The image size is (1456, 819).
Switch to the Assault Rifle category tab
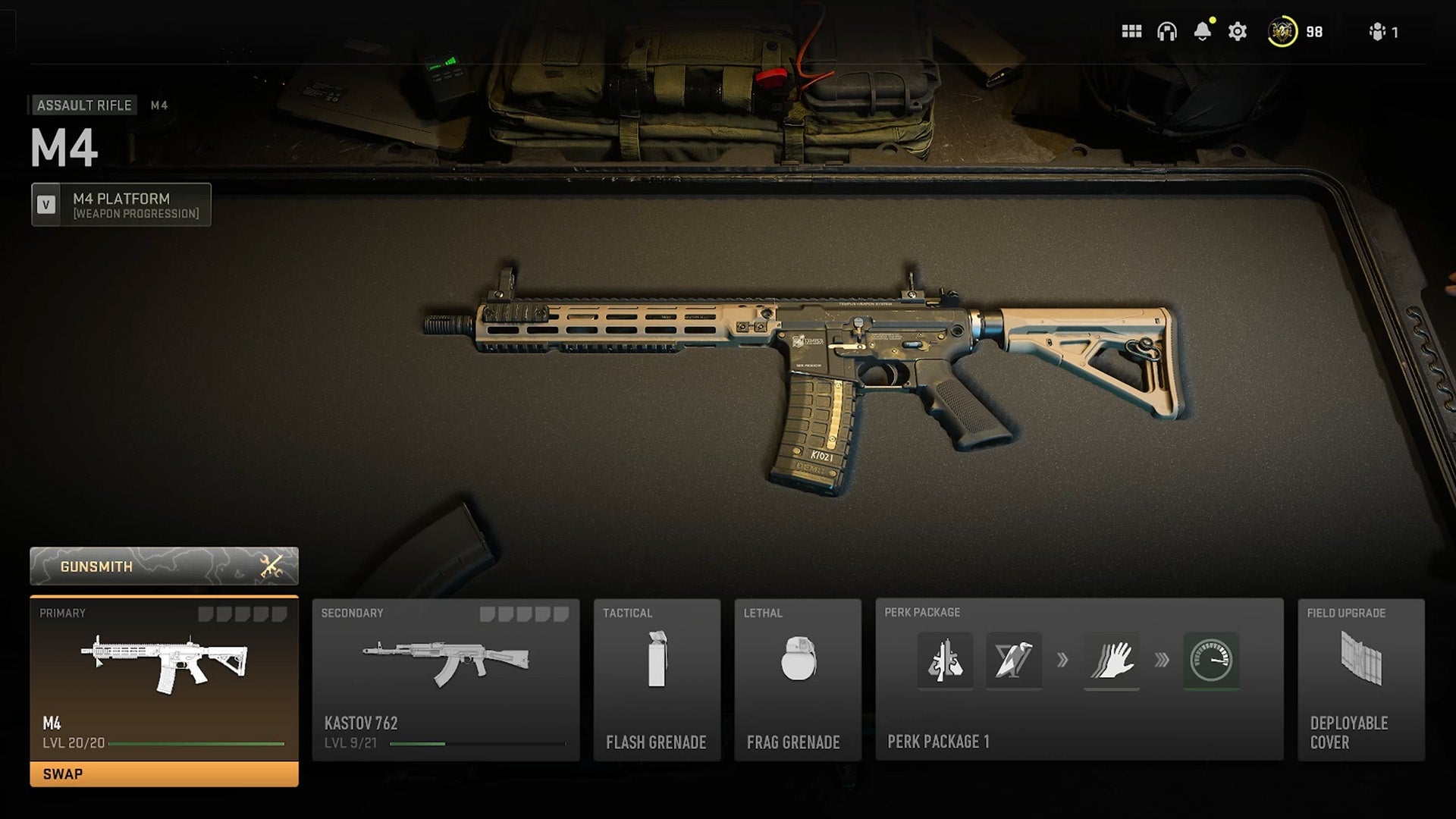pos(85,105)
